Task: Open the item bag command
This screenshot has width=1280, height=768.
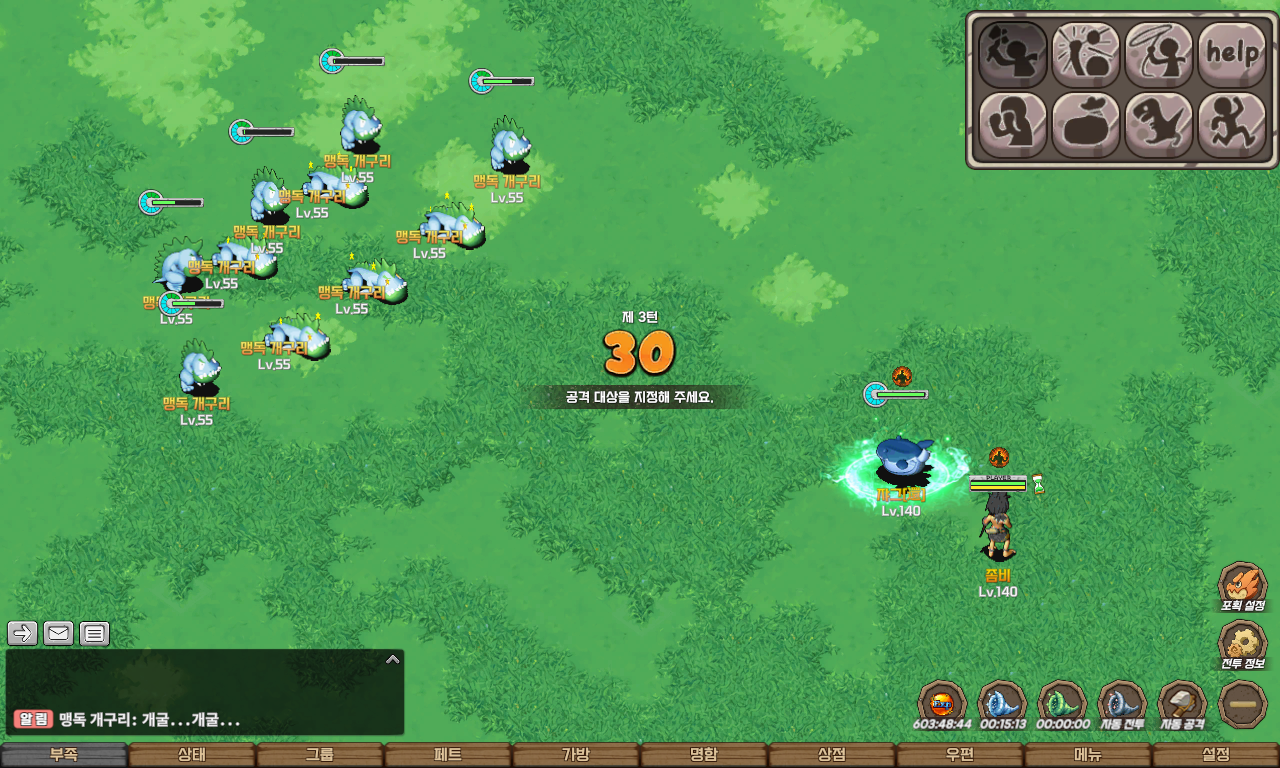Action: pos(1085,125)
